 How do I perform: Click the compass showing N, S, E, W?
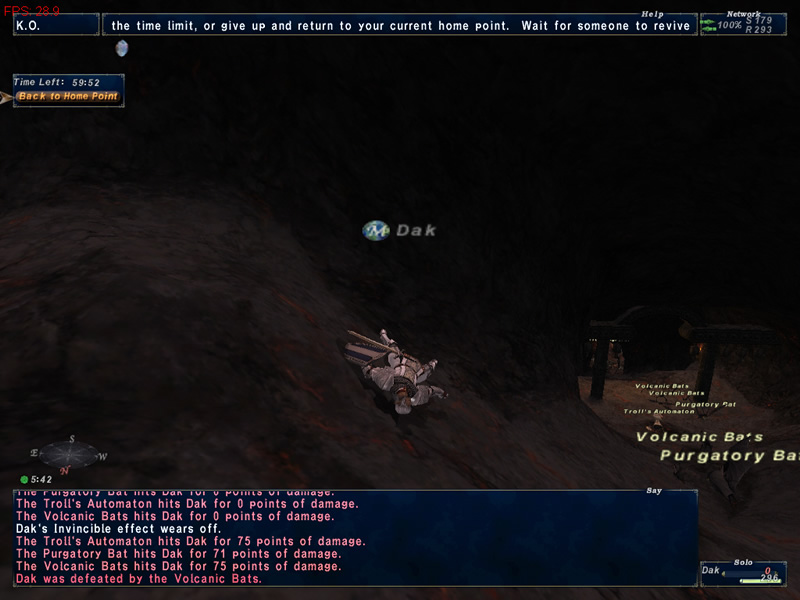pyautogui.click(x=70, y=455)
